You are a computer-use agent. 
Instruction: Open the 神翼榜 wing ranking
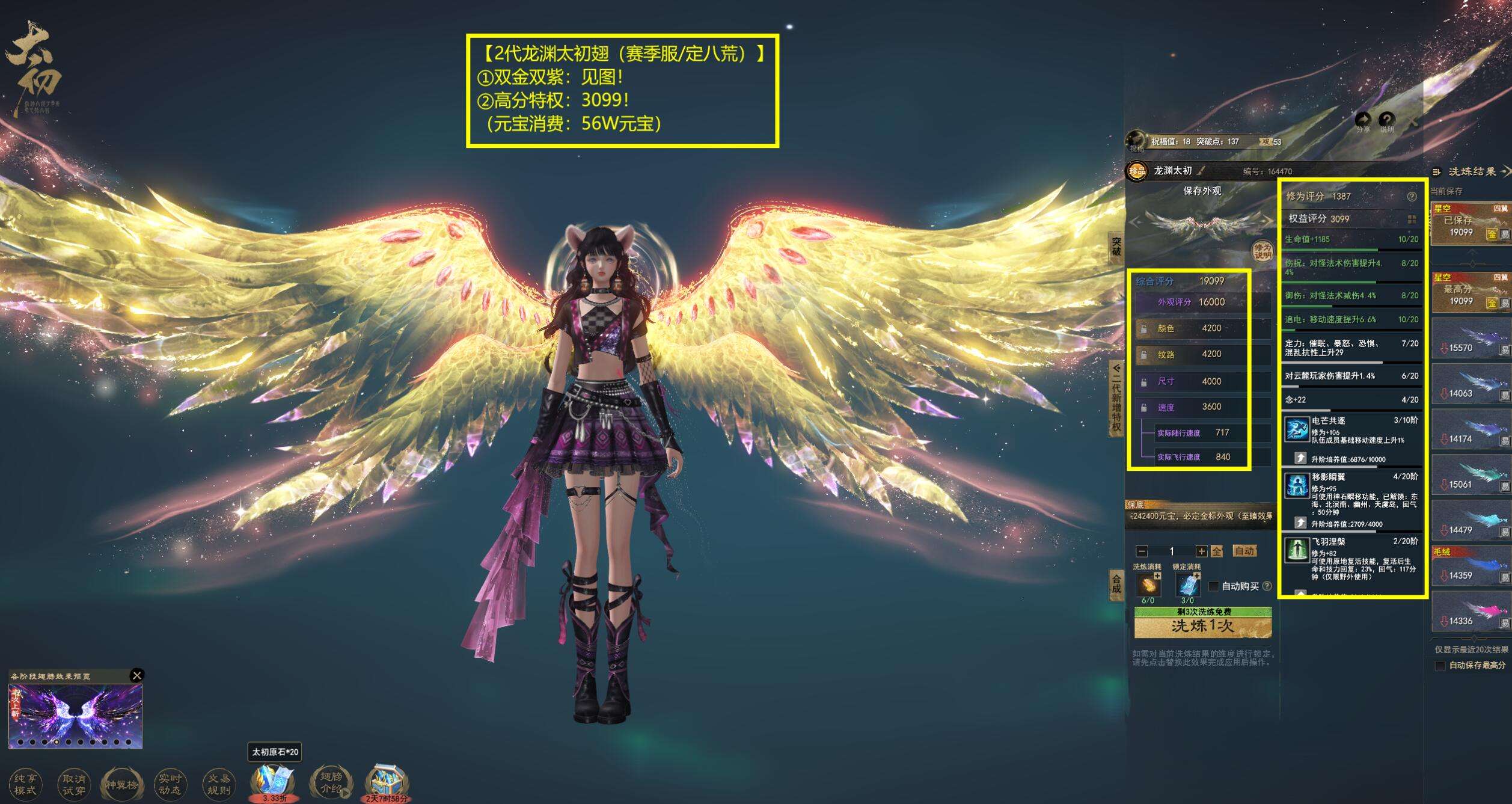click(121, 784)
